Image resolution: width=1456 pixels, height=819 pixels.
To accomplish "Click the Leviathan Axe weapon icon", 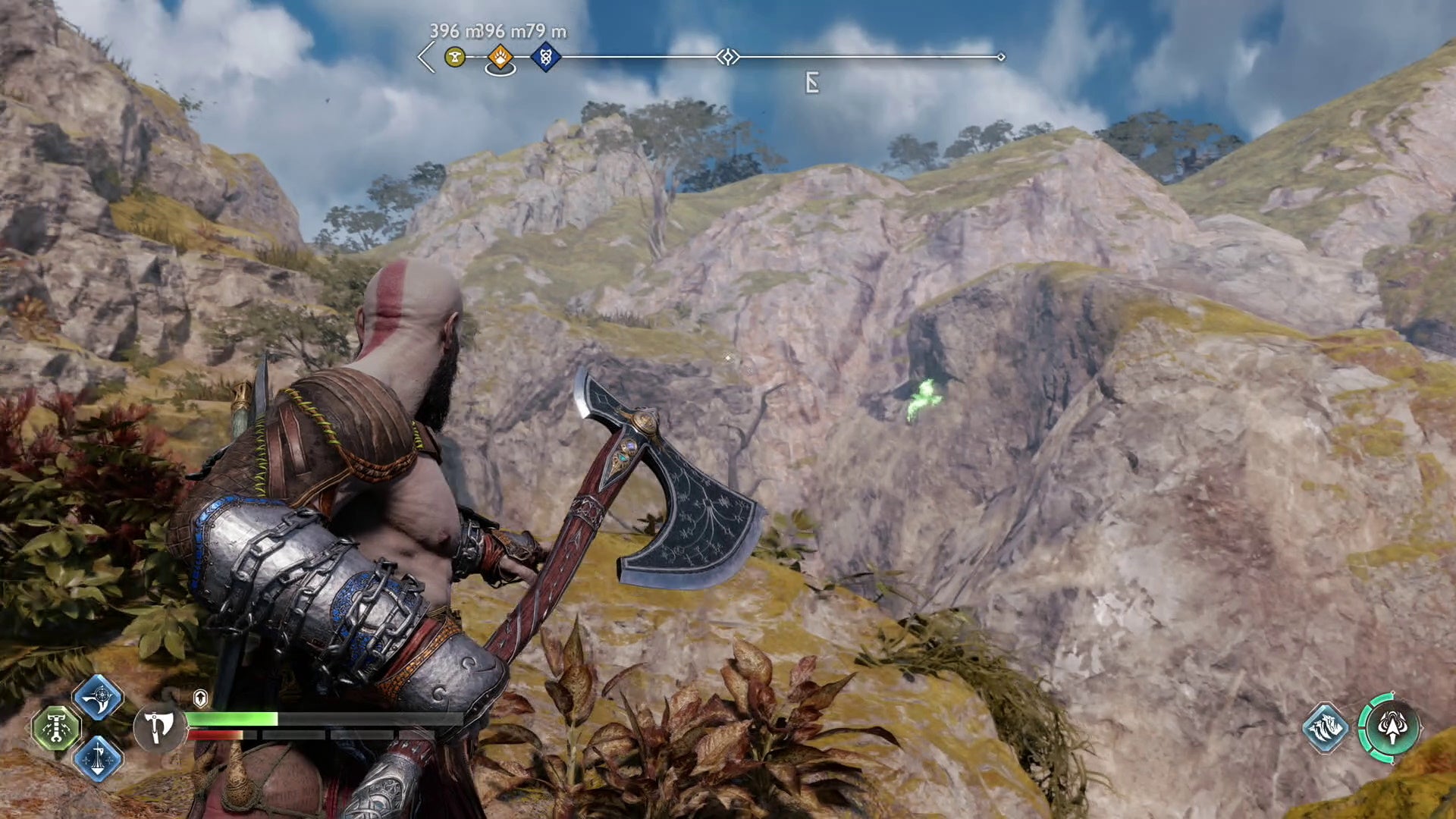I will (158, 727).
